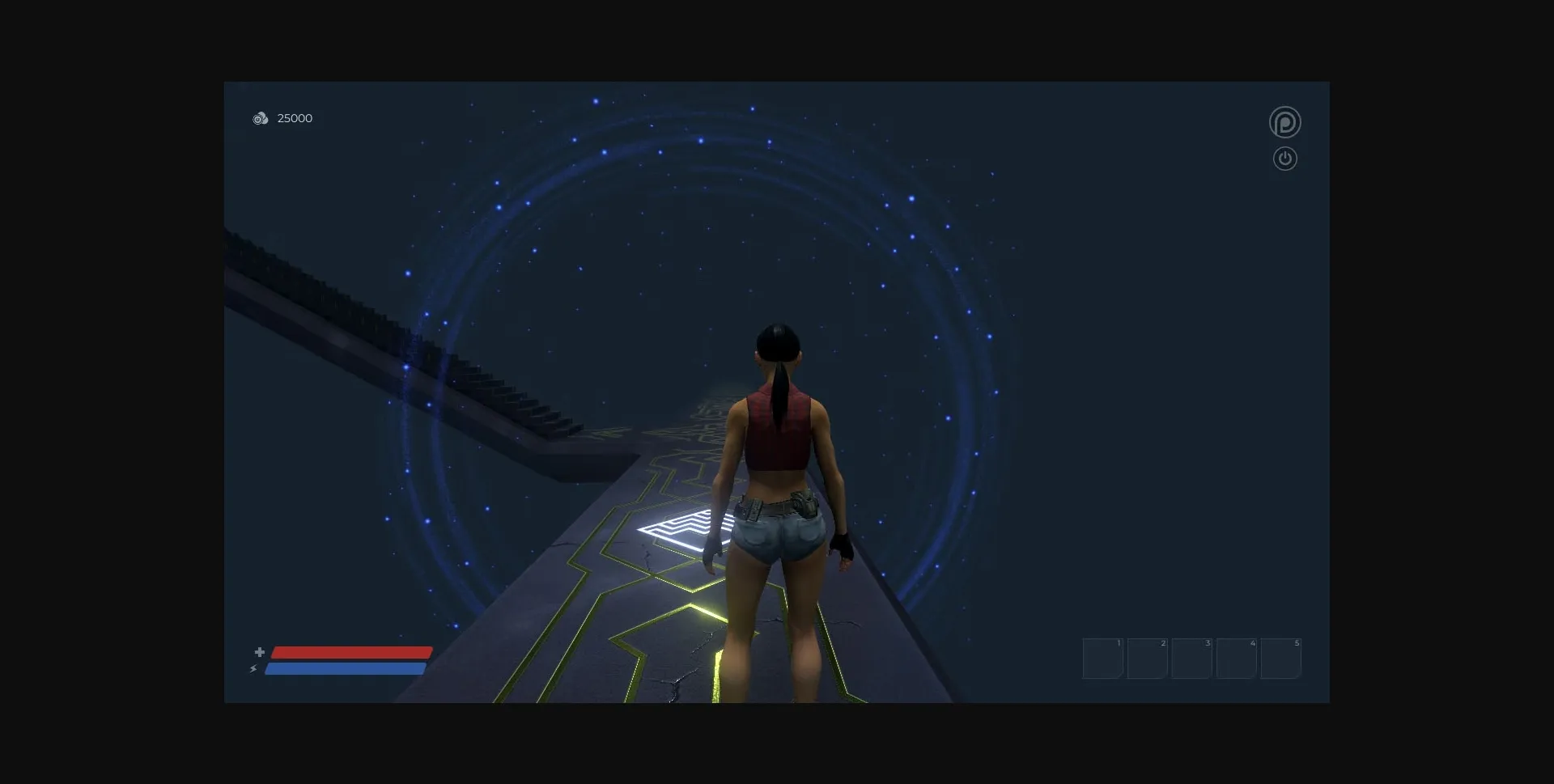Select hotbar slot 4
Image resolution: width=1554 pixels, height=784 pixels.
1236,658
